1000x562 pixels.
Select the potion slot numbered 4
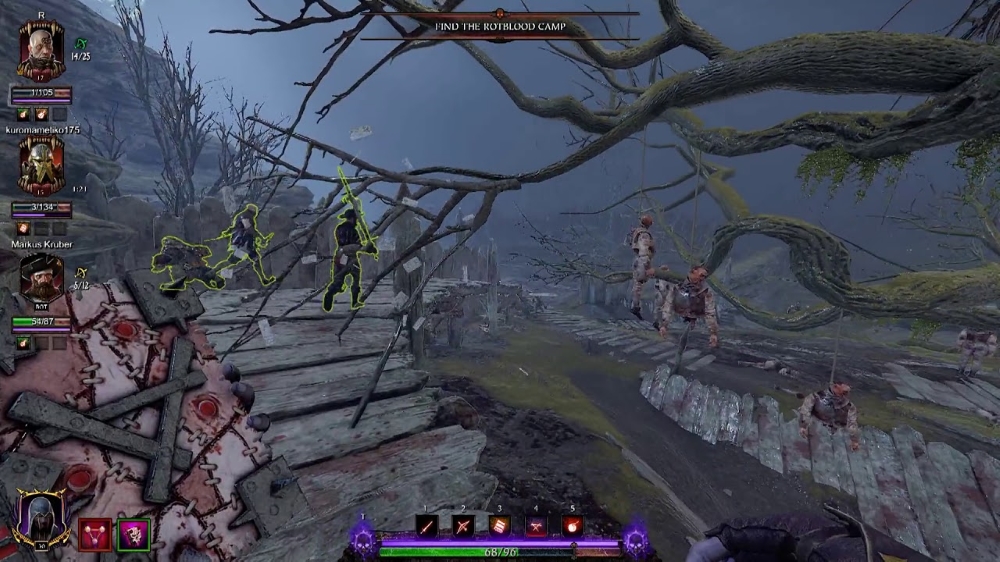point(537,526)
